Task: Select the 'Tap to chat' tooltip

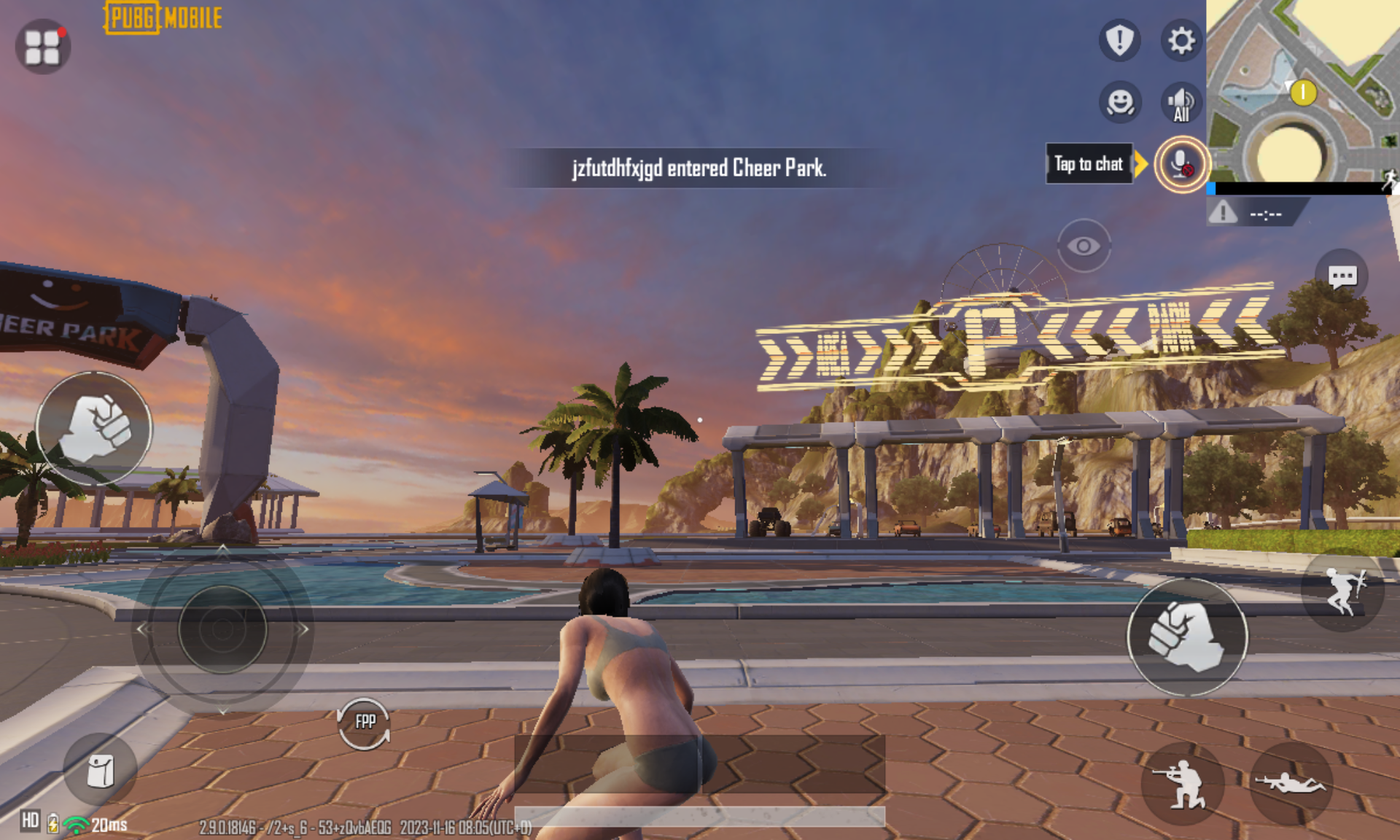Action: pyautogui.click(x=1089, y=164)
